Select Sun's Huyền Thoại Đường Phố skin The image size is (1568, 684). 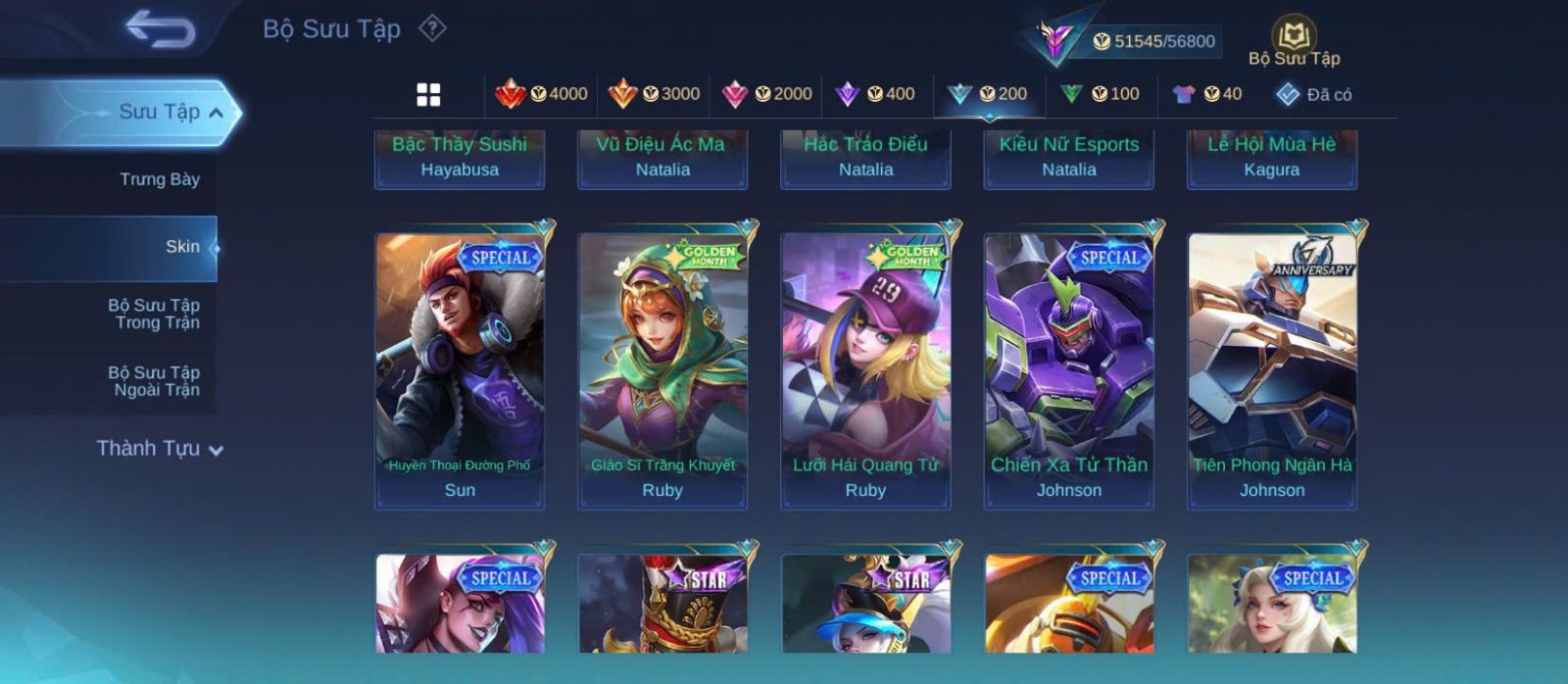(460, 370)
